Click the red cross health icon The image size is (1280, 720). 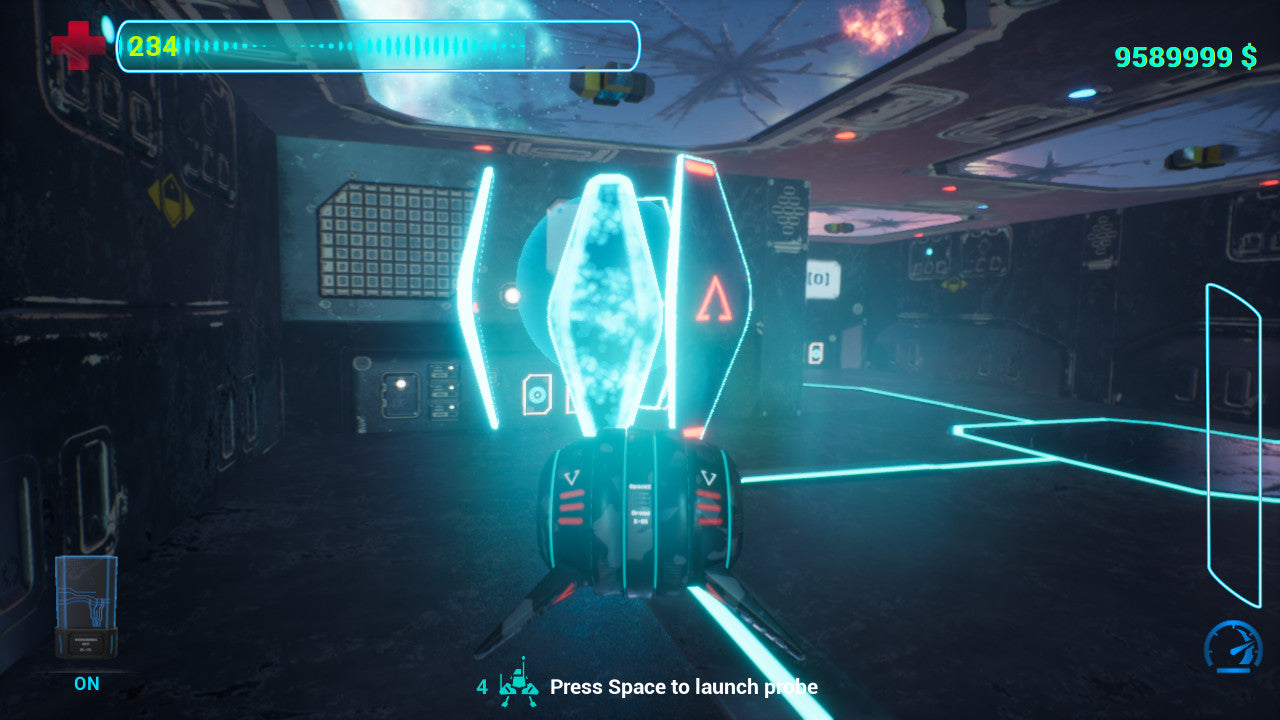[x=77, y=46]
